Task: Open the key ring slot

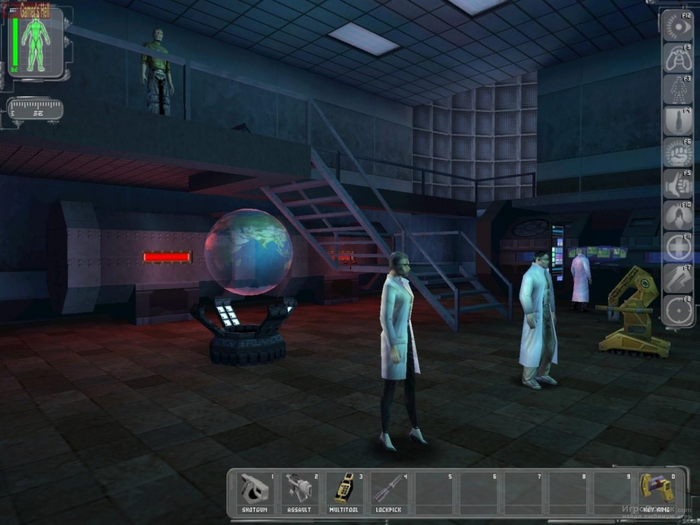Action: pyautogui.click(x=658, y=492)
